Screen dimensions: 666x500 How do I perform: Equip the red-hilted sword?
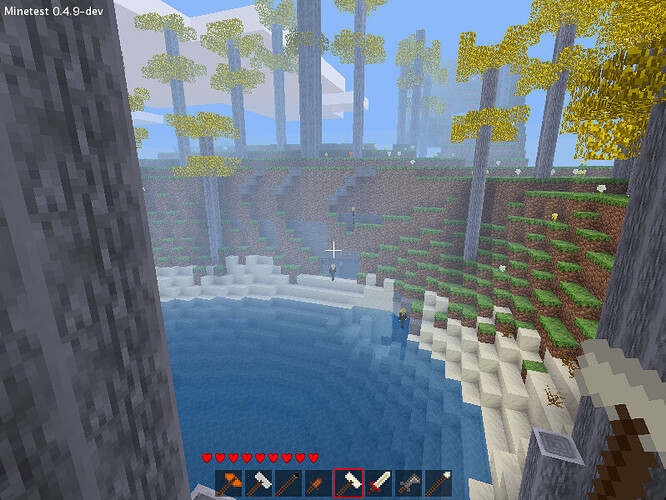point(377,483)
